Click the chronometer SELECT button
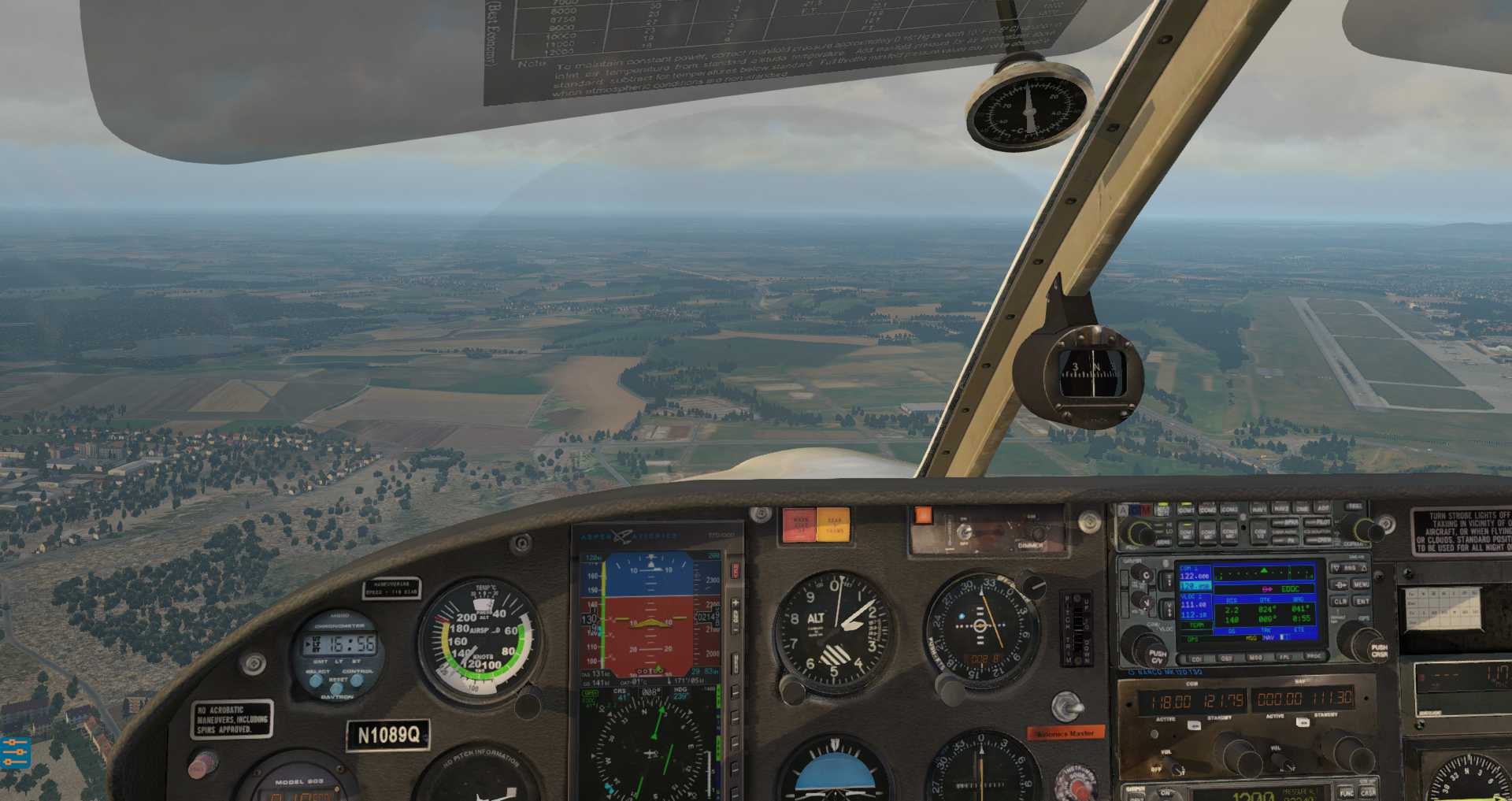This screenshot has height=801, width=1512. tap(316, 680)
